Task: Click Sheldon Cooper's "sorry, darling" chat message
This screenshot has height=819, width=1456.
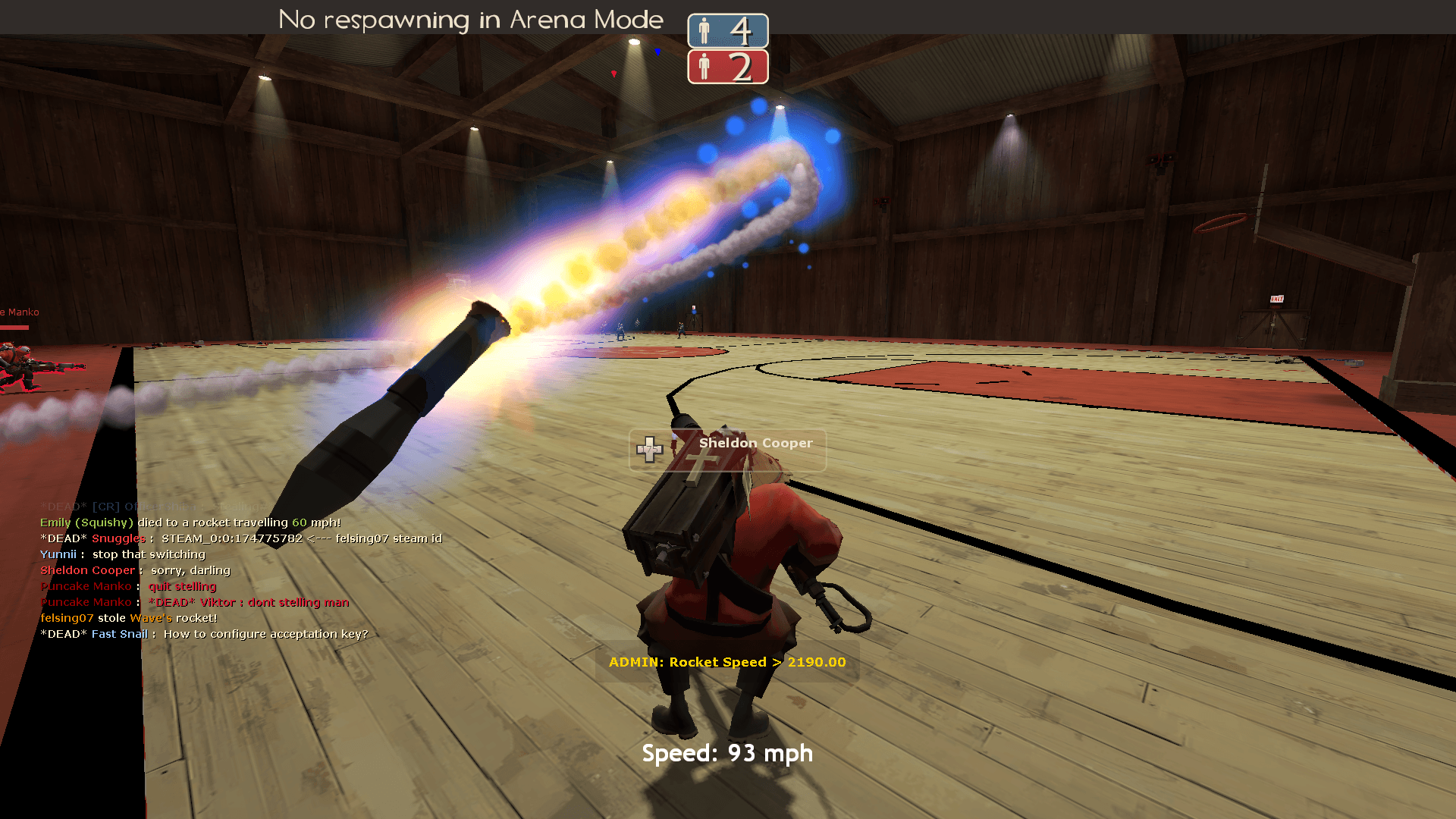Action: (190, 570)
